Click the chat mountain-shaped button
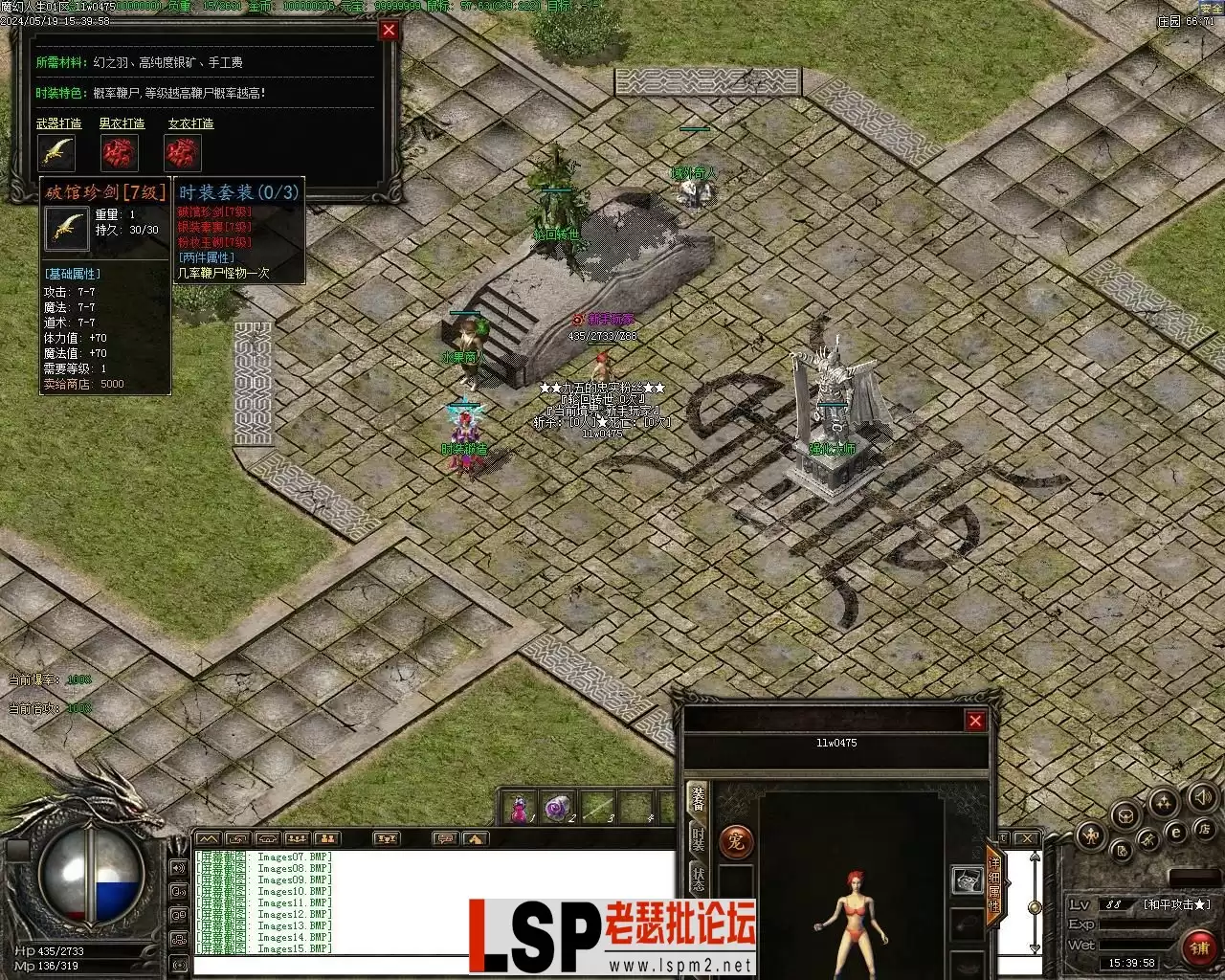This screenshot has height=980, width=1225. pos(207,838)
